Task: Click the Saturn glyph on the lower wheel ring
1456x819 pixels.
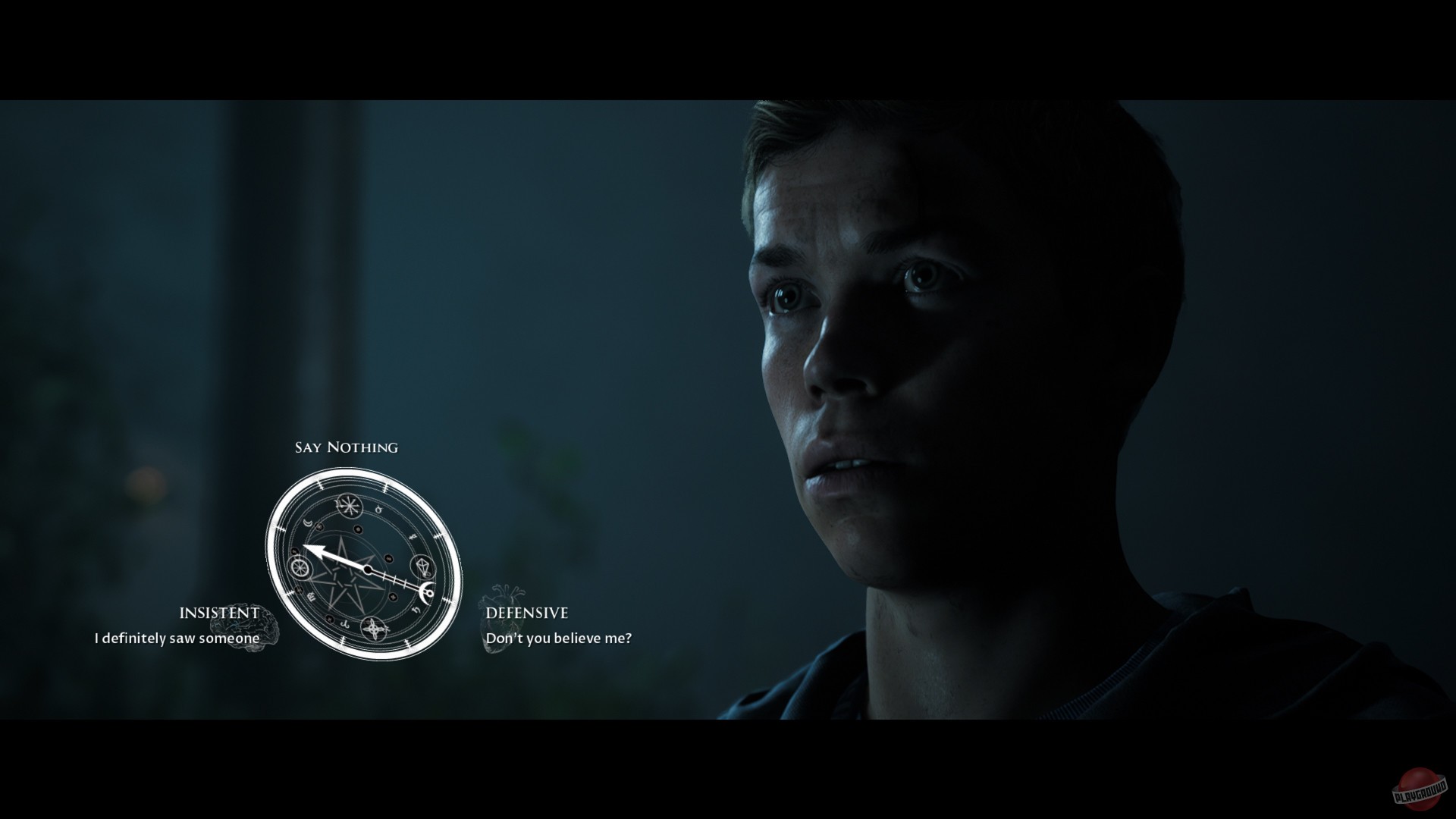Action: point(417,609)
